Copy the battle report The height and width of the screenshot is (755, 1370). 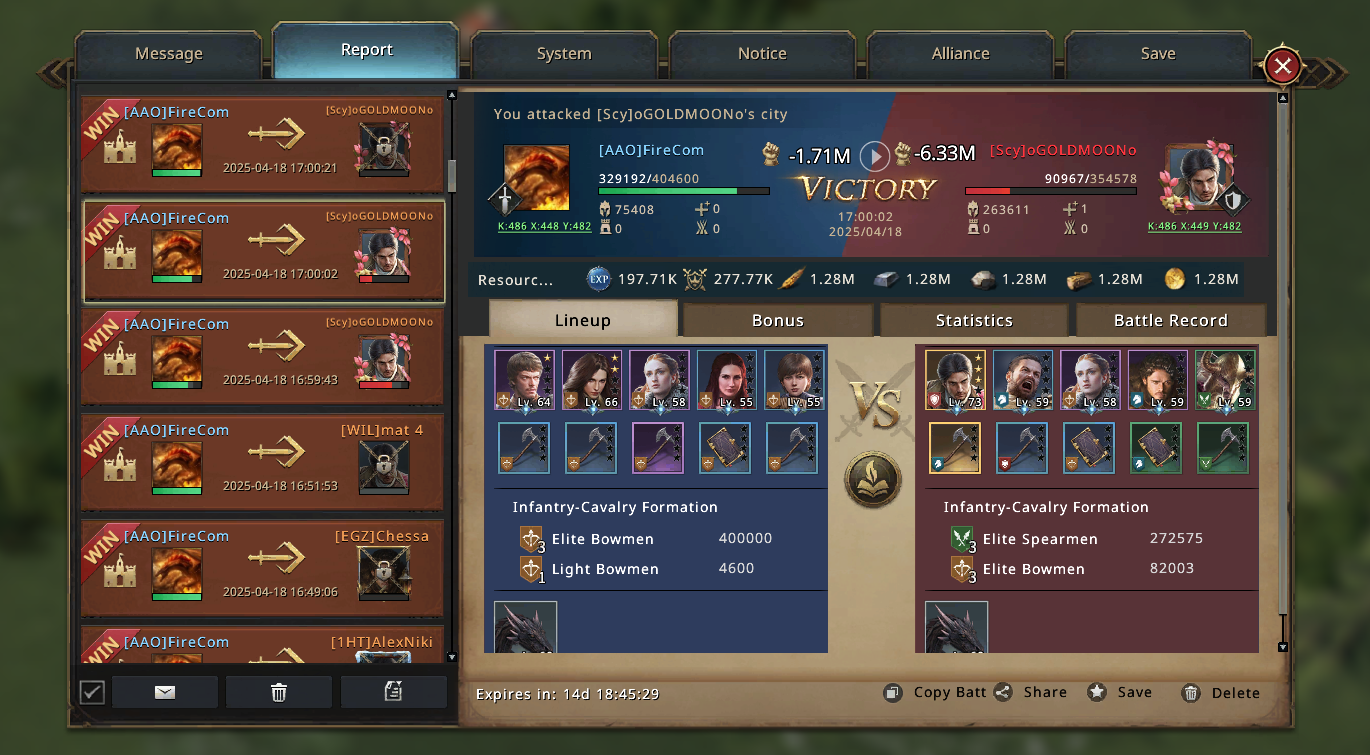click(x=935, y=693)
